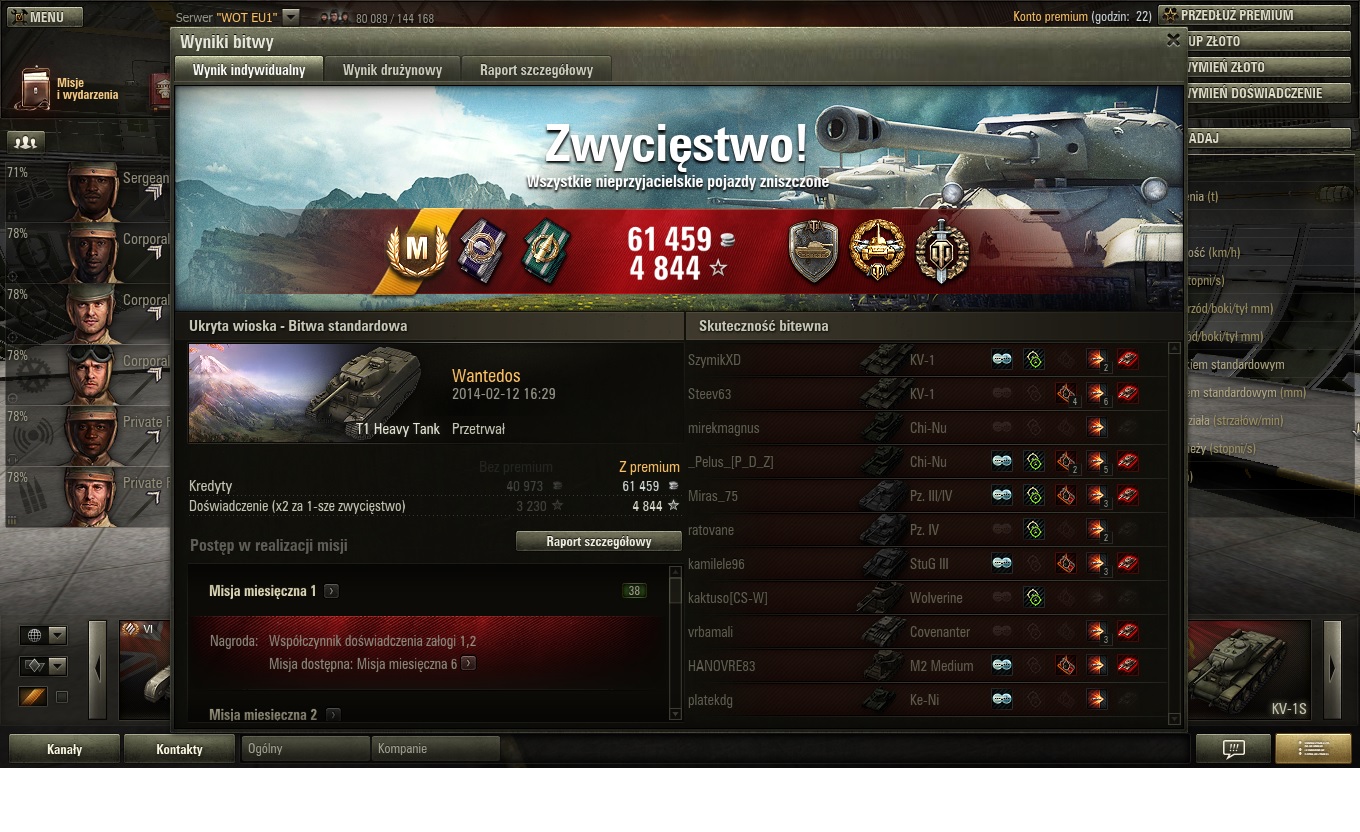
Task: Switch to Kompanie chat tab
Action: [x=435, y=748]
